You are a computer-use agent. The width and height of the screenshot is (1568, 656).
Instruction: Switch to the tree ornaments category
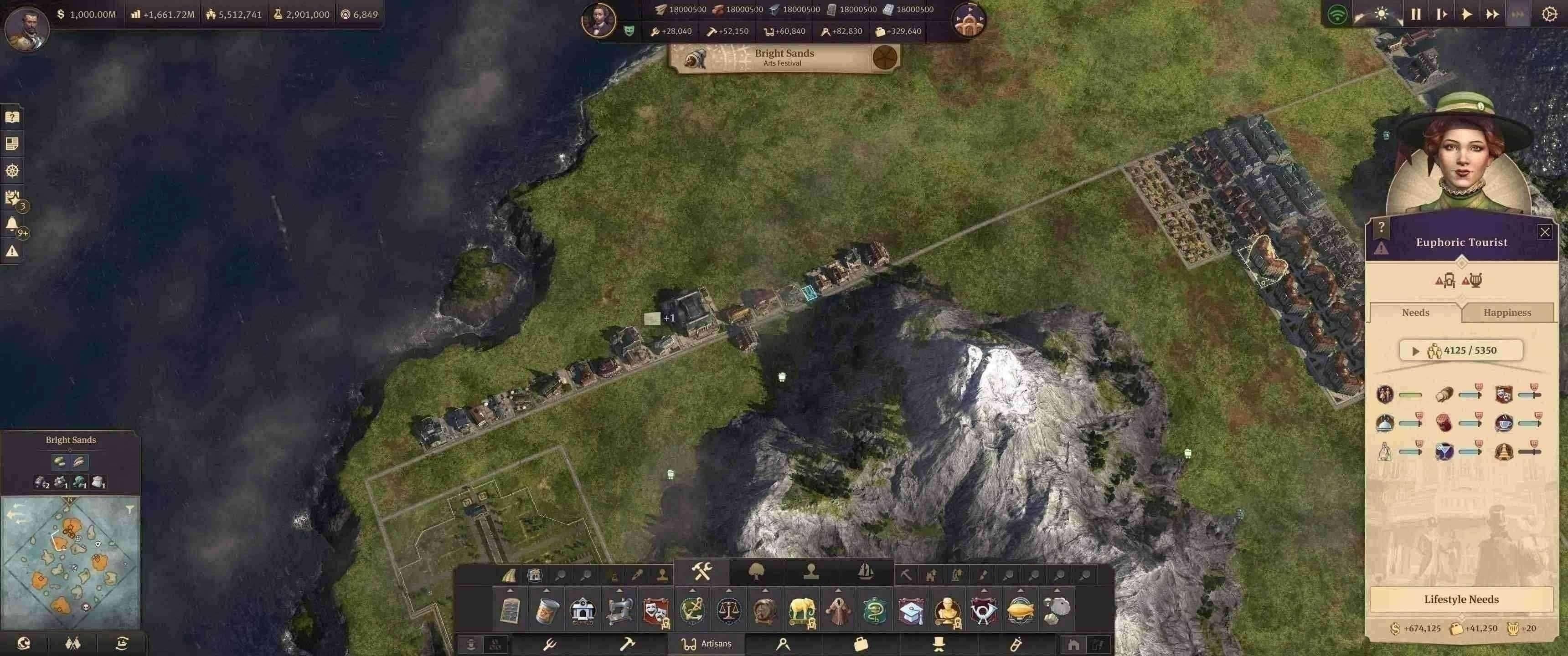(x=756, y=572)
